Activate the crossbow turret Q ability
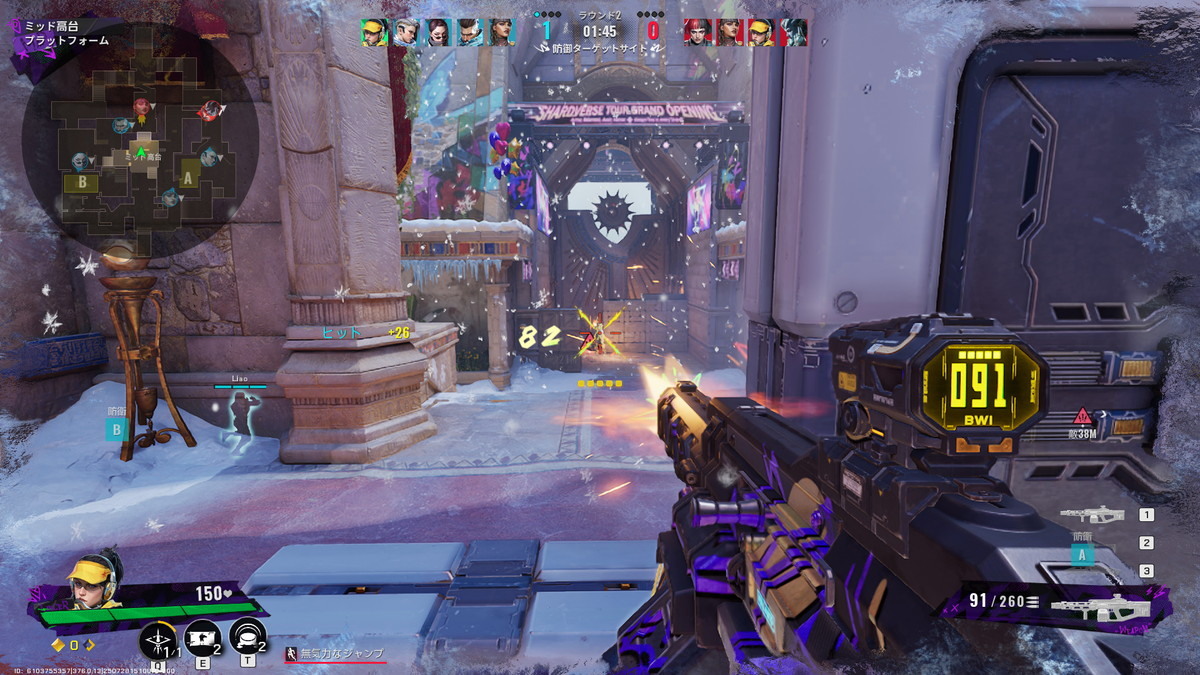 click(159, 638)
